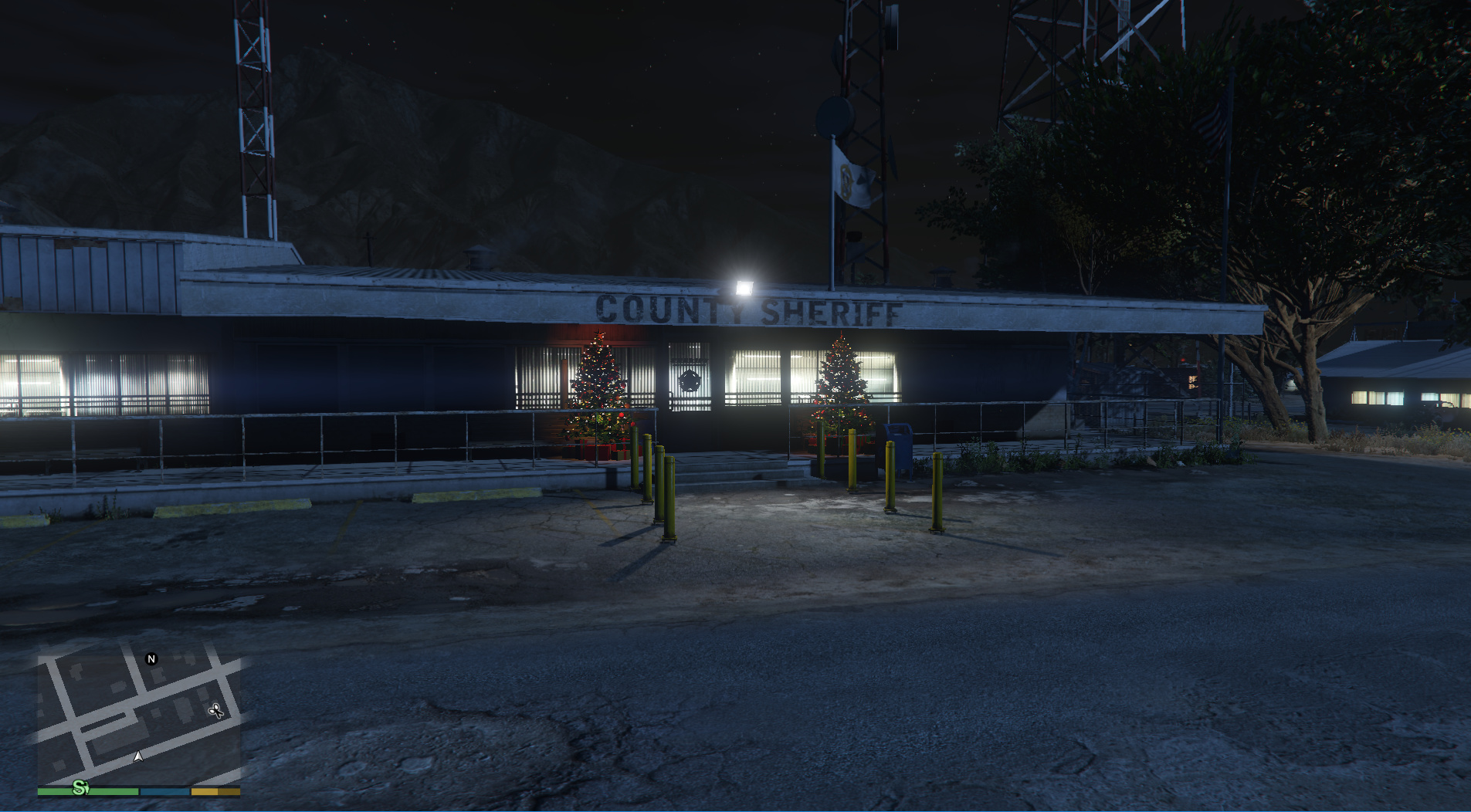Click the green S blip on the minimap
The width and height of the screenshot is (1471, 812).
80,789
